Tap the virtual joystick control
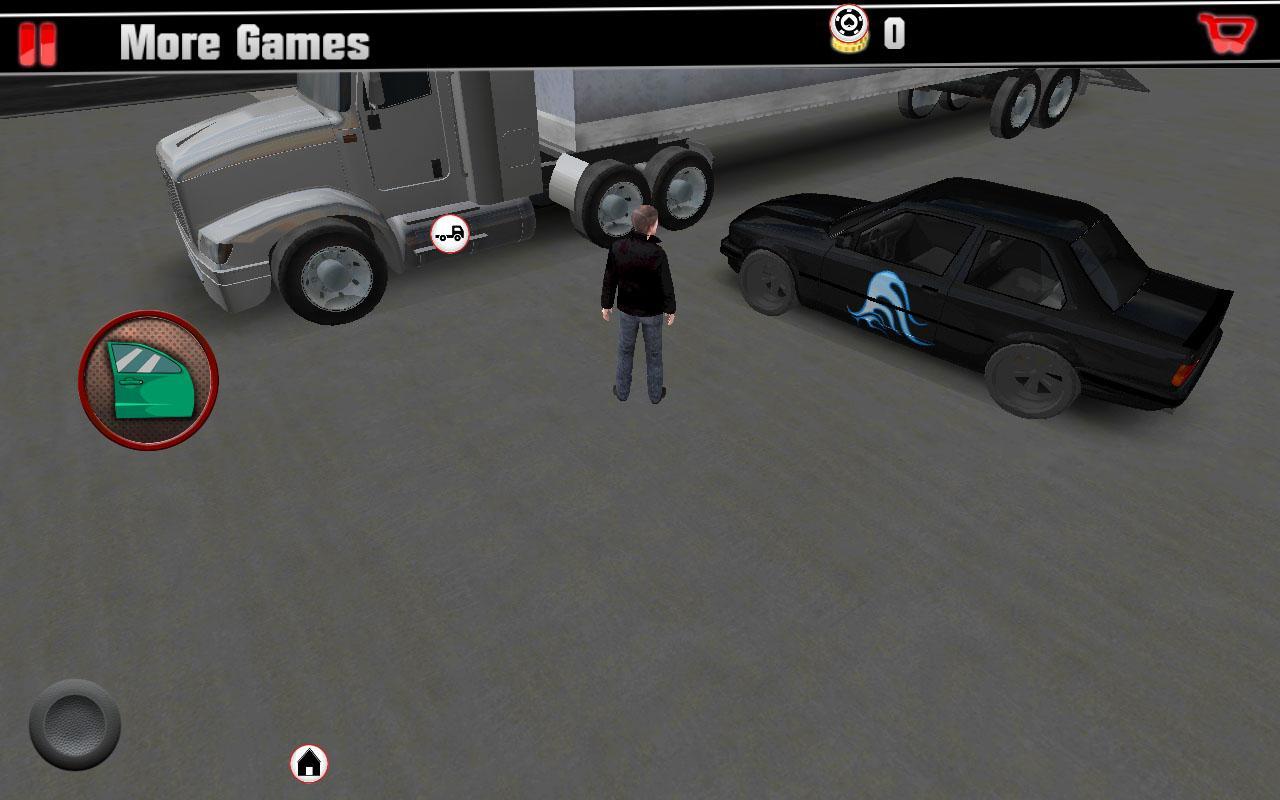The height and width of the screenshot is (800, 1280). pyautogui.click(x=72, y=723)
